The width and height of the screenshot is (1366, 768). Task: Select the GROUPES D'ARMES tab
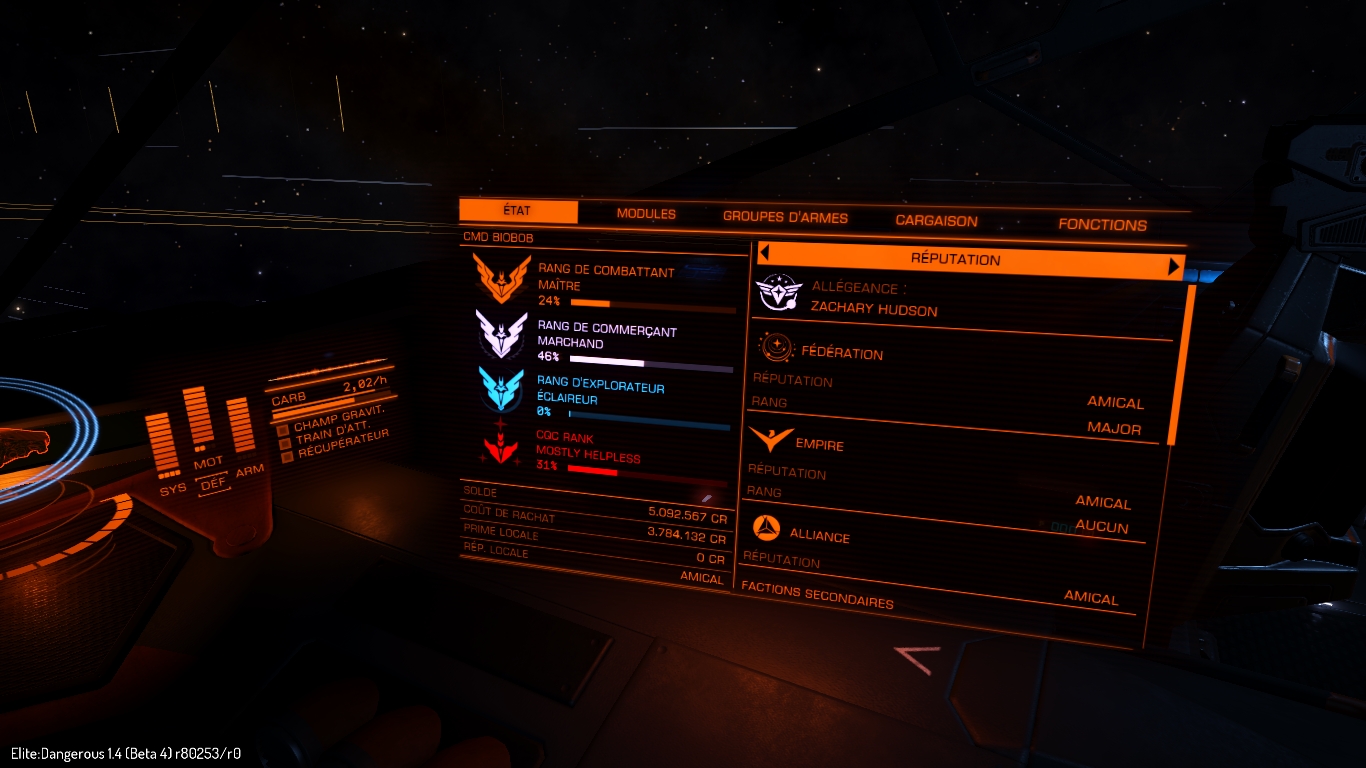point(785,217)
